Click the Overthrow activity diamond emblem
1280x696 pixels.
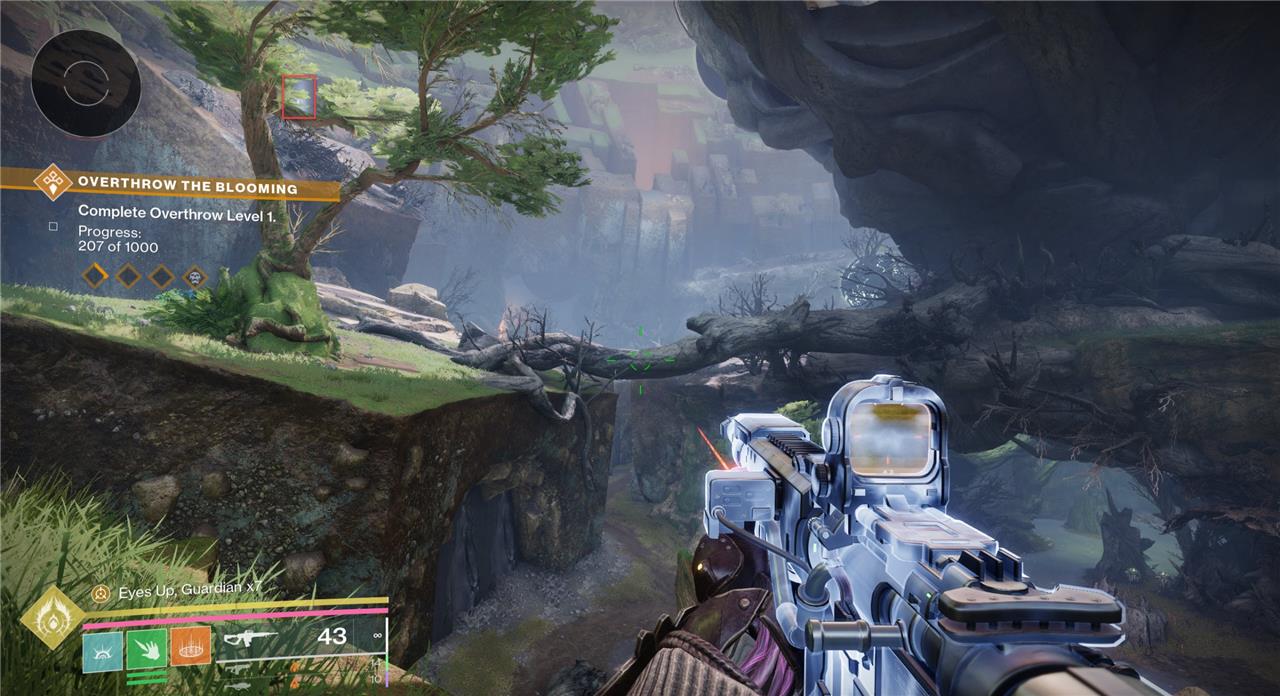(x=52, y=183)
